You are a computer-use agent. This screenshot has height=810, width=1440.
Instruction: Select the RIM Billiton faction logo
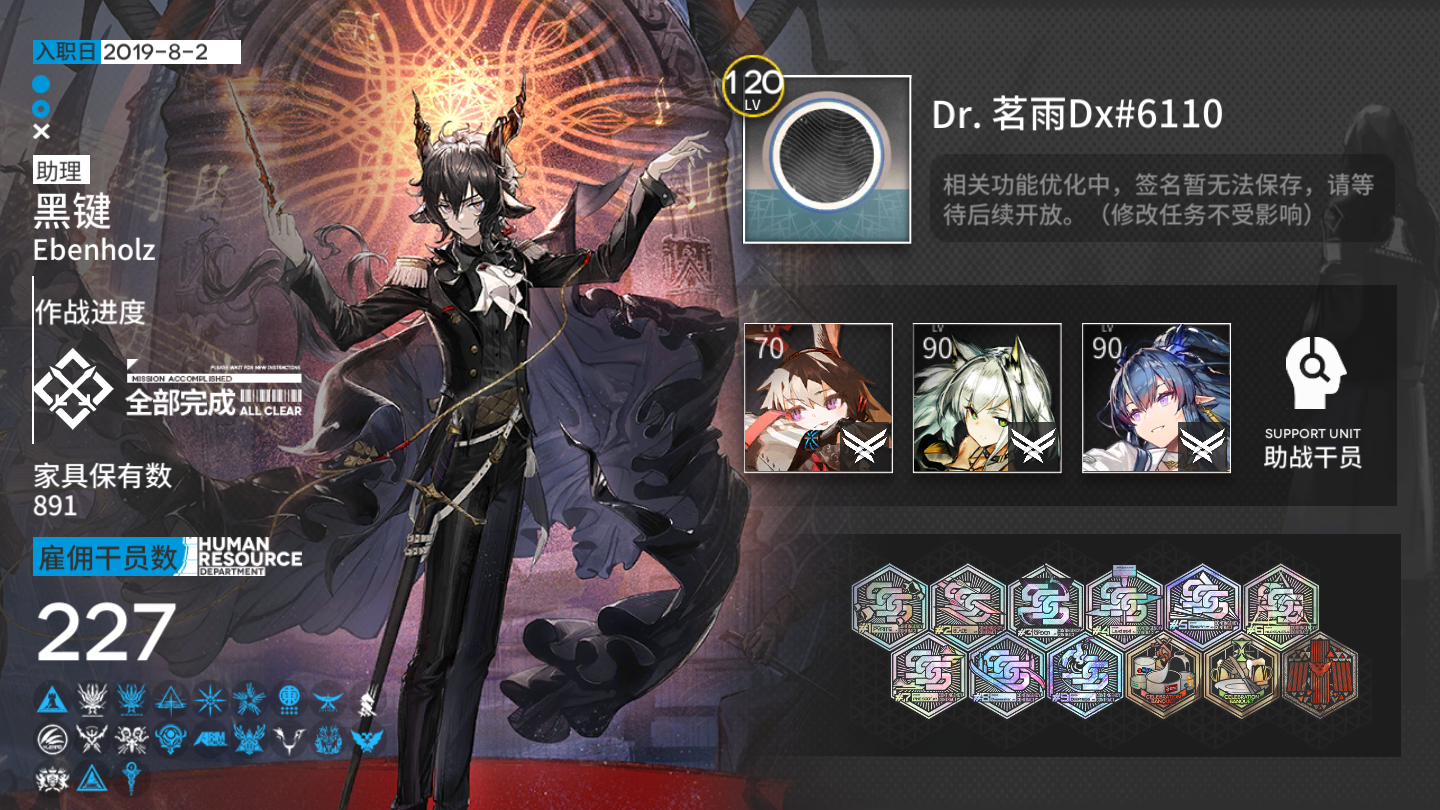click(x=208, y=737)
